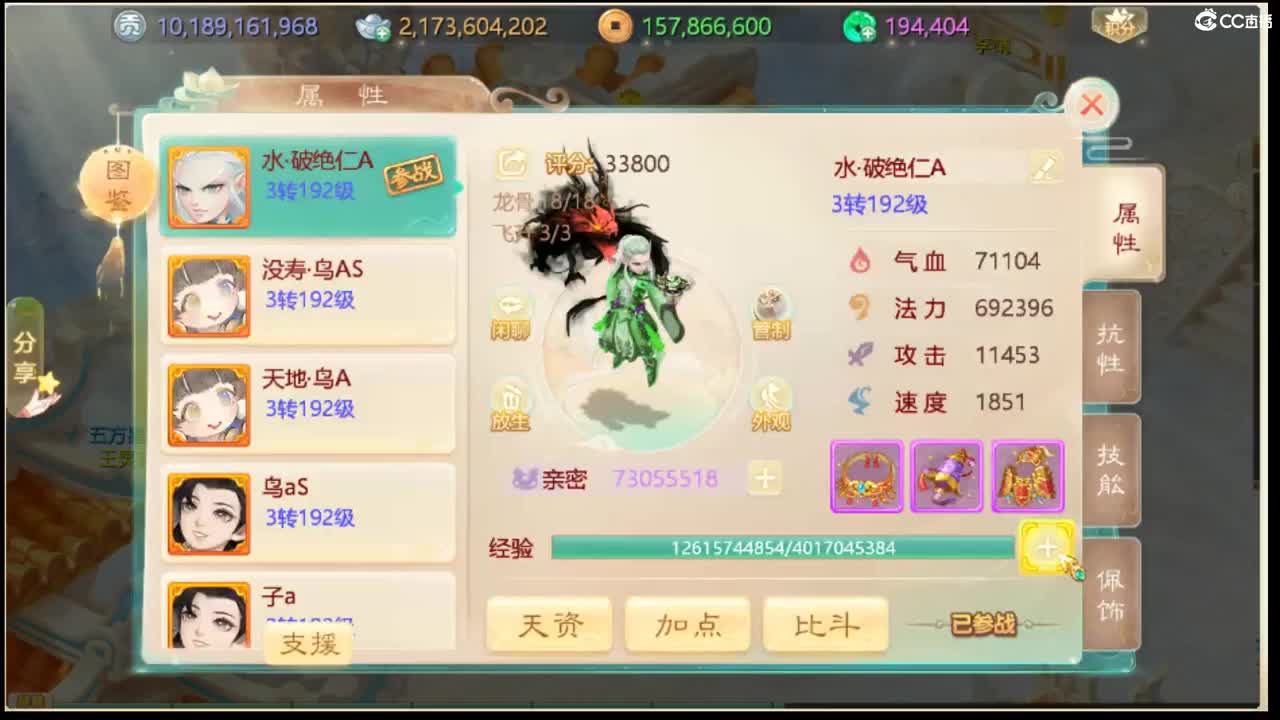The image size is (1280, 720).
Task: Open the 比斗 (duel) button
Action: pos(825,622)
